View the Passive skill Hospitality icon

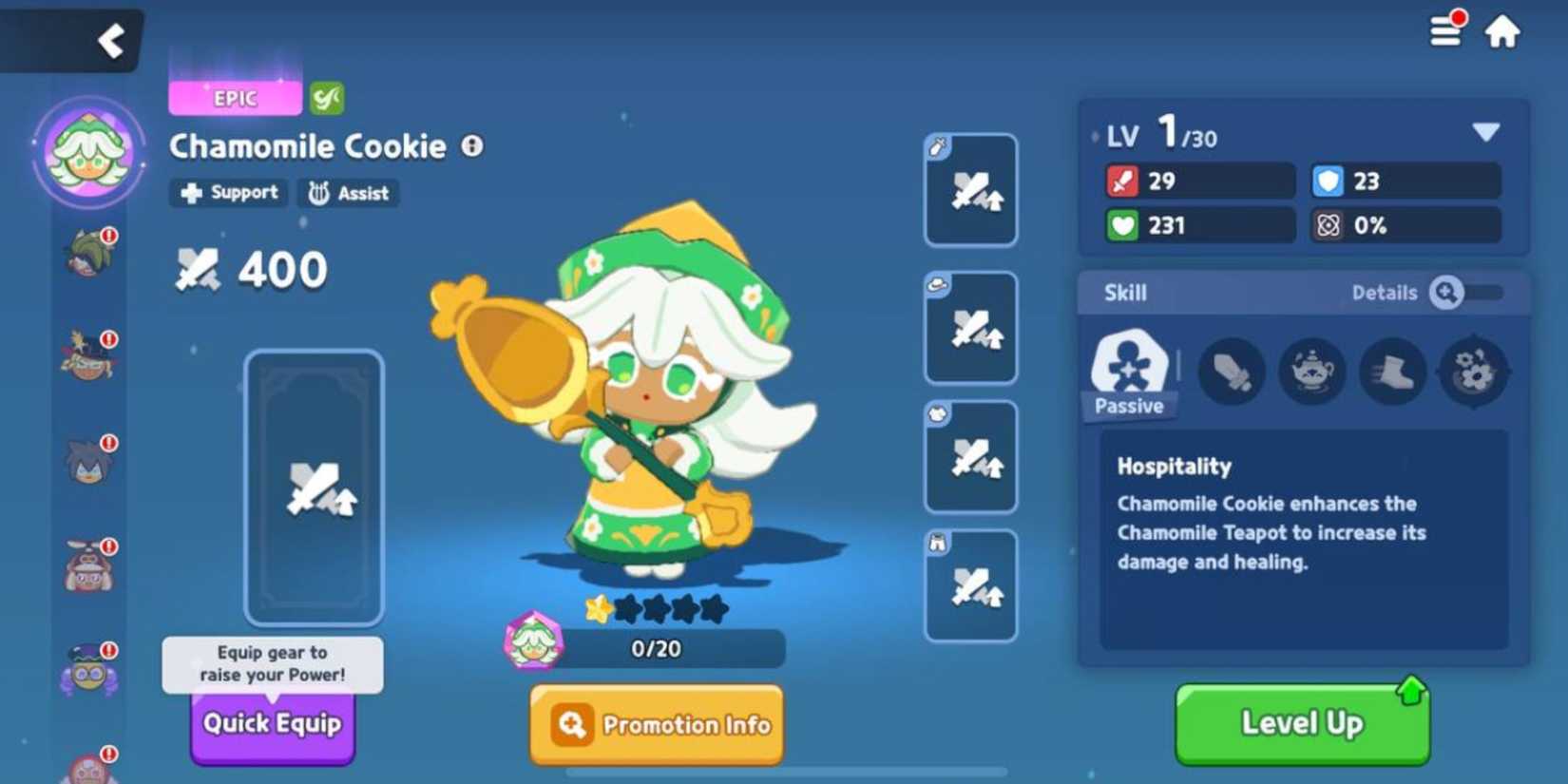pos(1129,366)
